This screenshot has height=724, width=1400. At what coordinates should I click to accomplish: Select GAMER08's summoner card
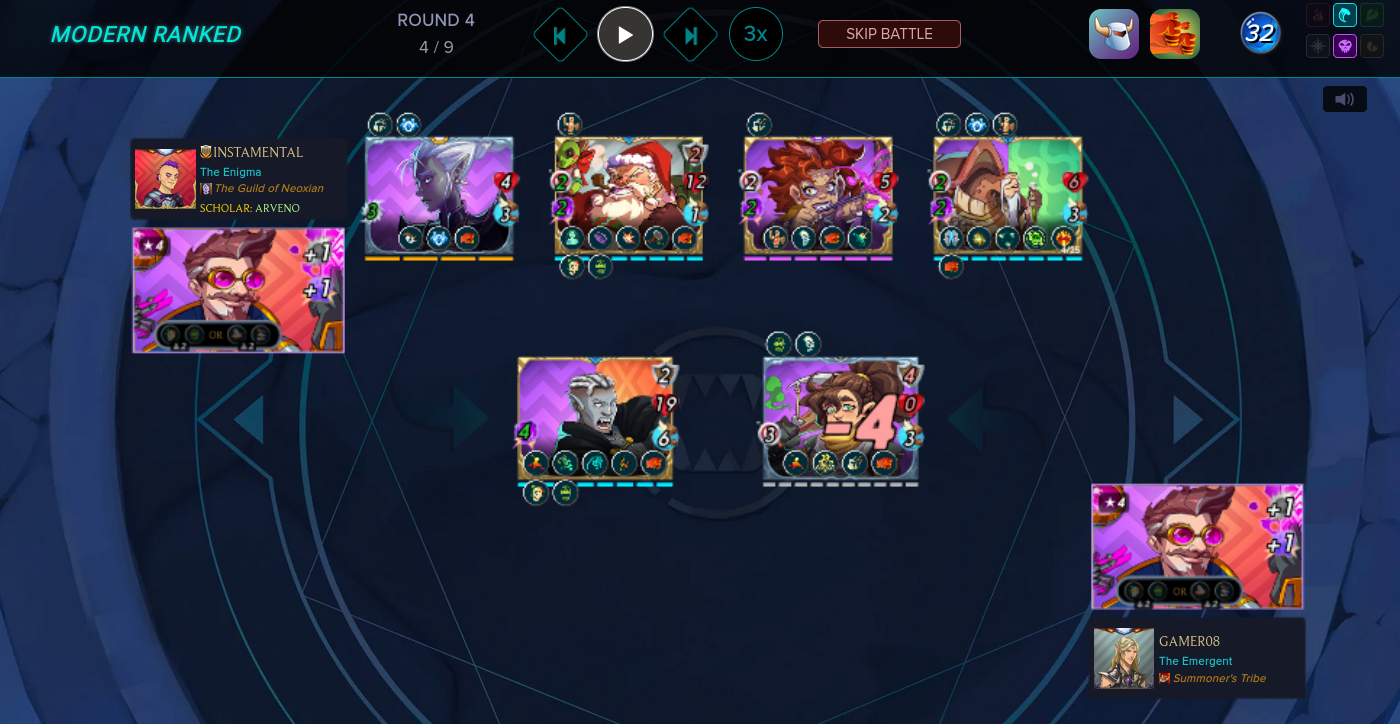[x=1197, y=546]
